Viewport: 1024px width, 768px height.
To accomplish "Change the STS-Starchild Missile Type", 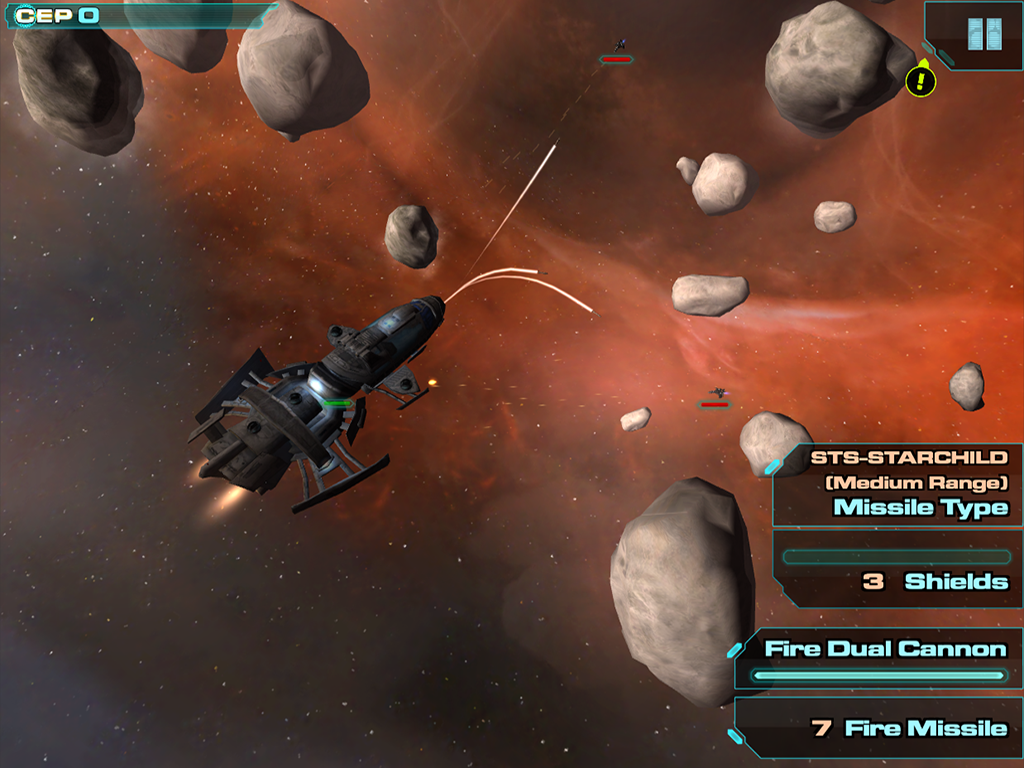I will 900,485.
